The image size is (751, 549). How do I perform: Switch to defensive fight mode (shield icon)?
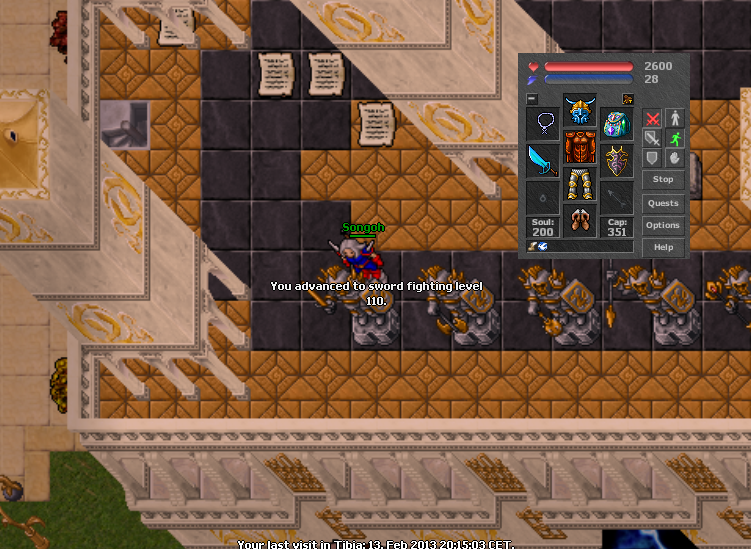coord(652,158)
